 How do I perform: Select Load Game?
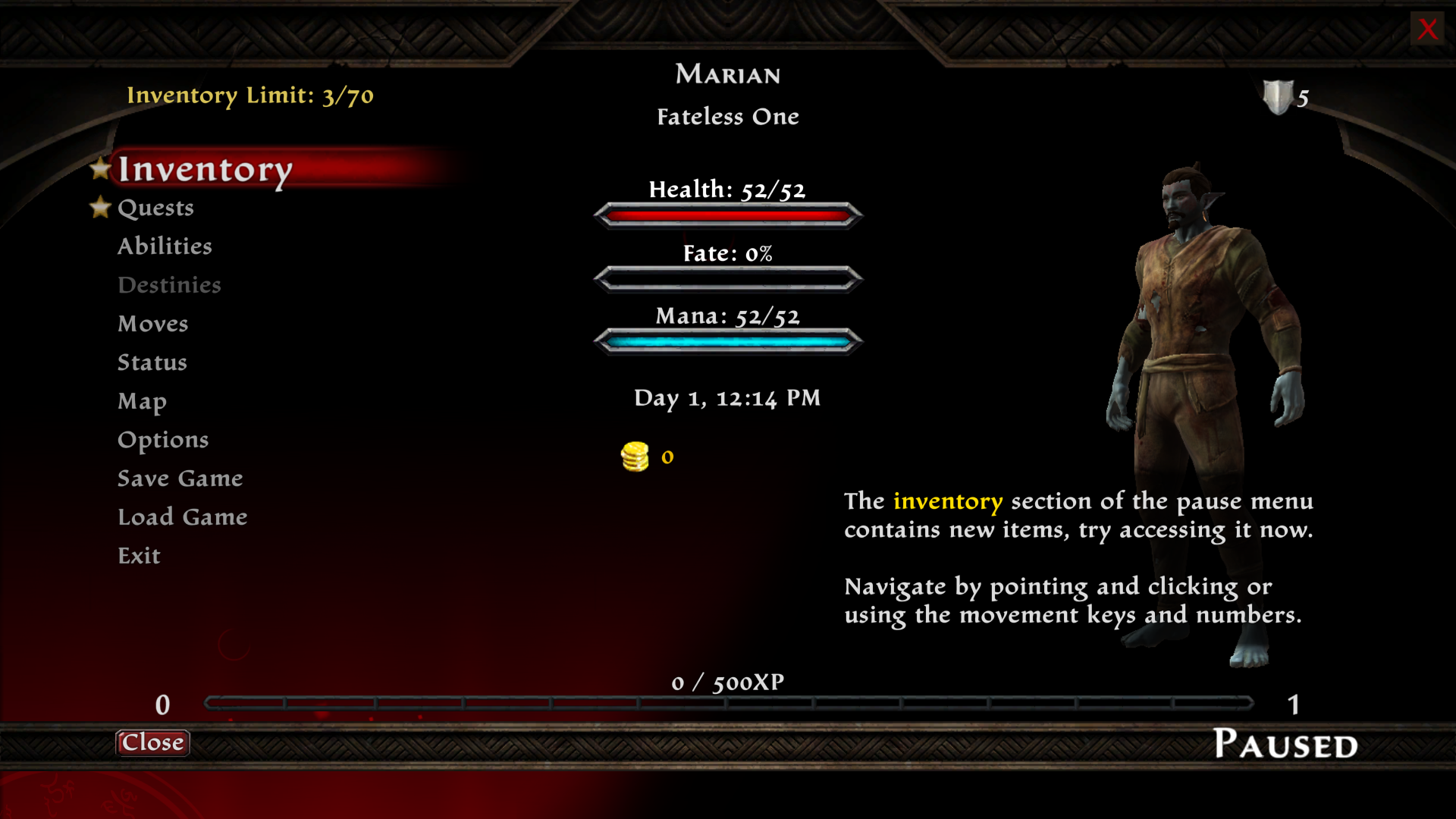[x=182, y=517]
